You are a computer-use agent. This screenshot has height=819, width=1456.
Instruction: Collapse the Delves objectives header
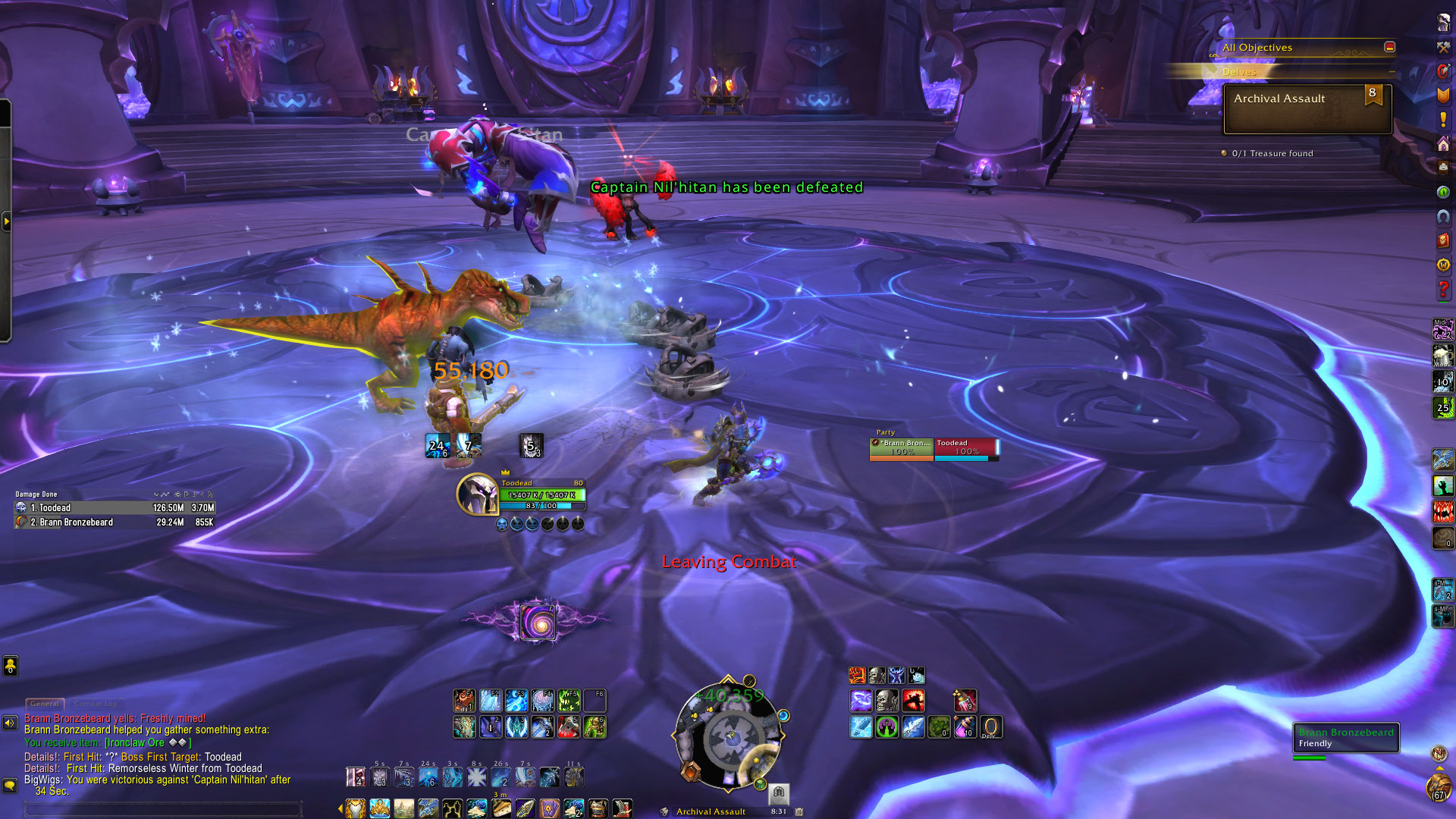[1392, 71]
